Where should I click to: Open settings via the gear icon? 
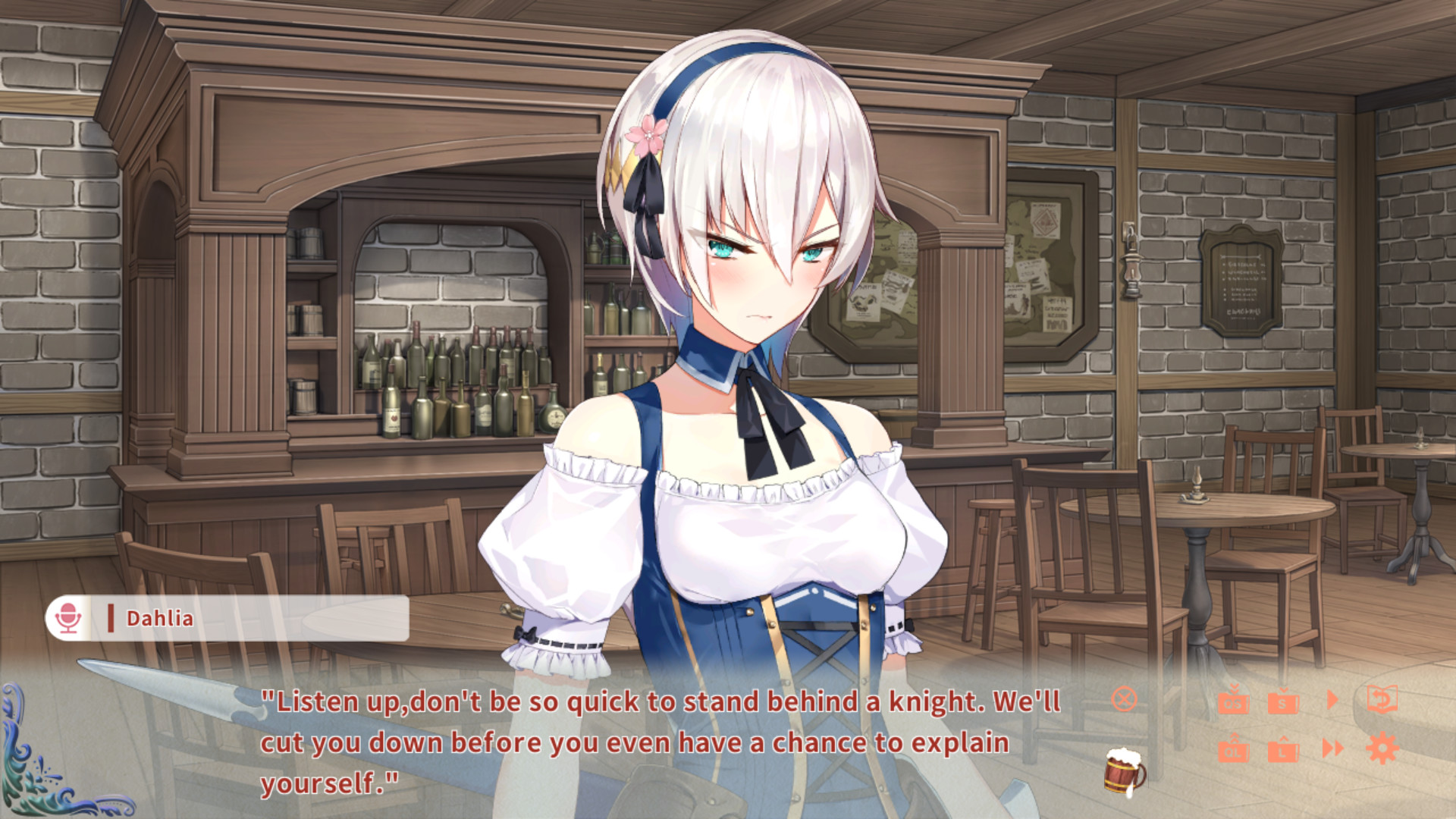coord(1382,748)
